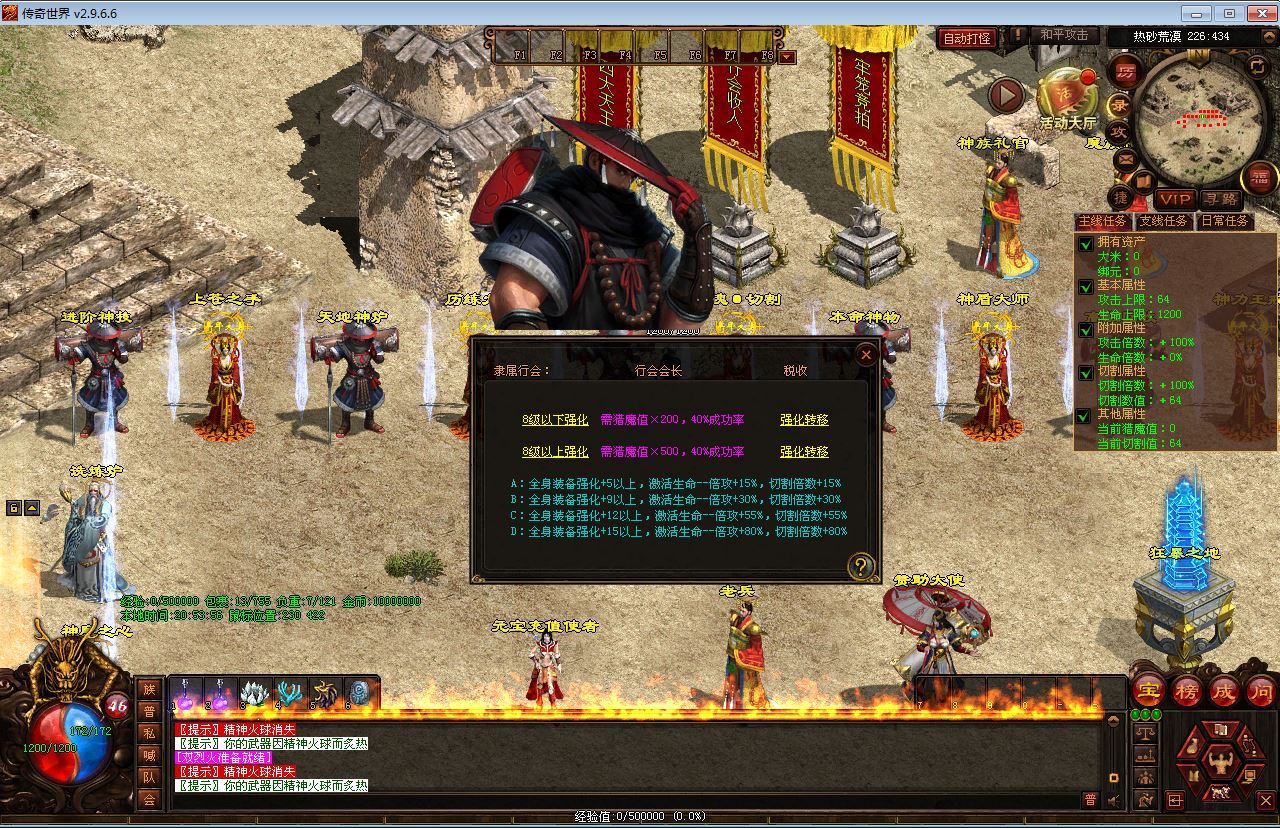The image size is (1280, 828).
Task: Switch the 和平攻击 attack mode
Action: pyautogui.click(x=1063, y=35)
